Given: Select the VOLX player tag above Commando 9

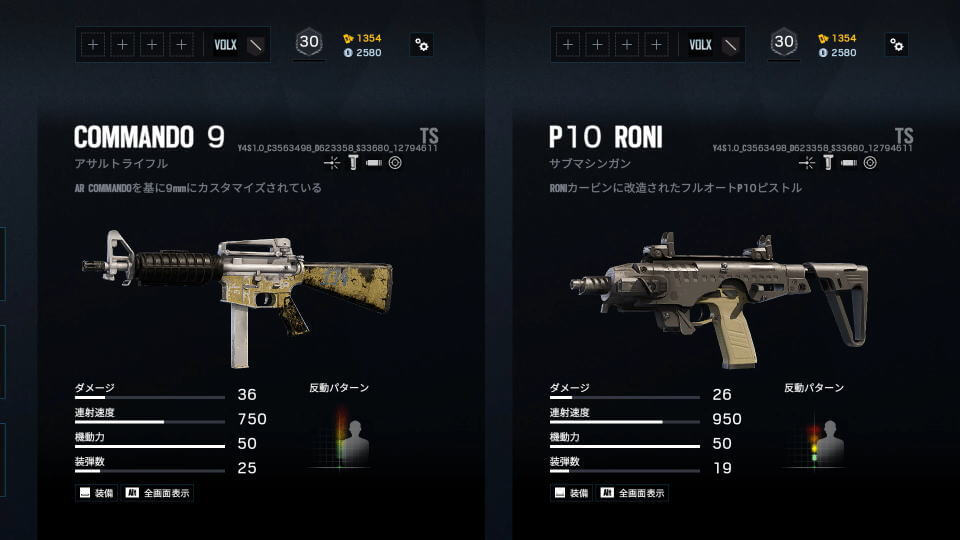Looking at the screenshot, I should point(226,44).
